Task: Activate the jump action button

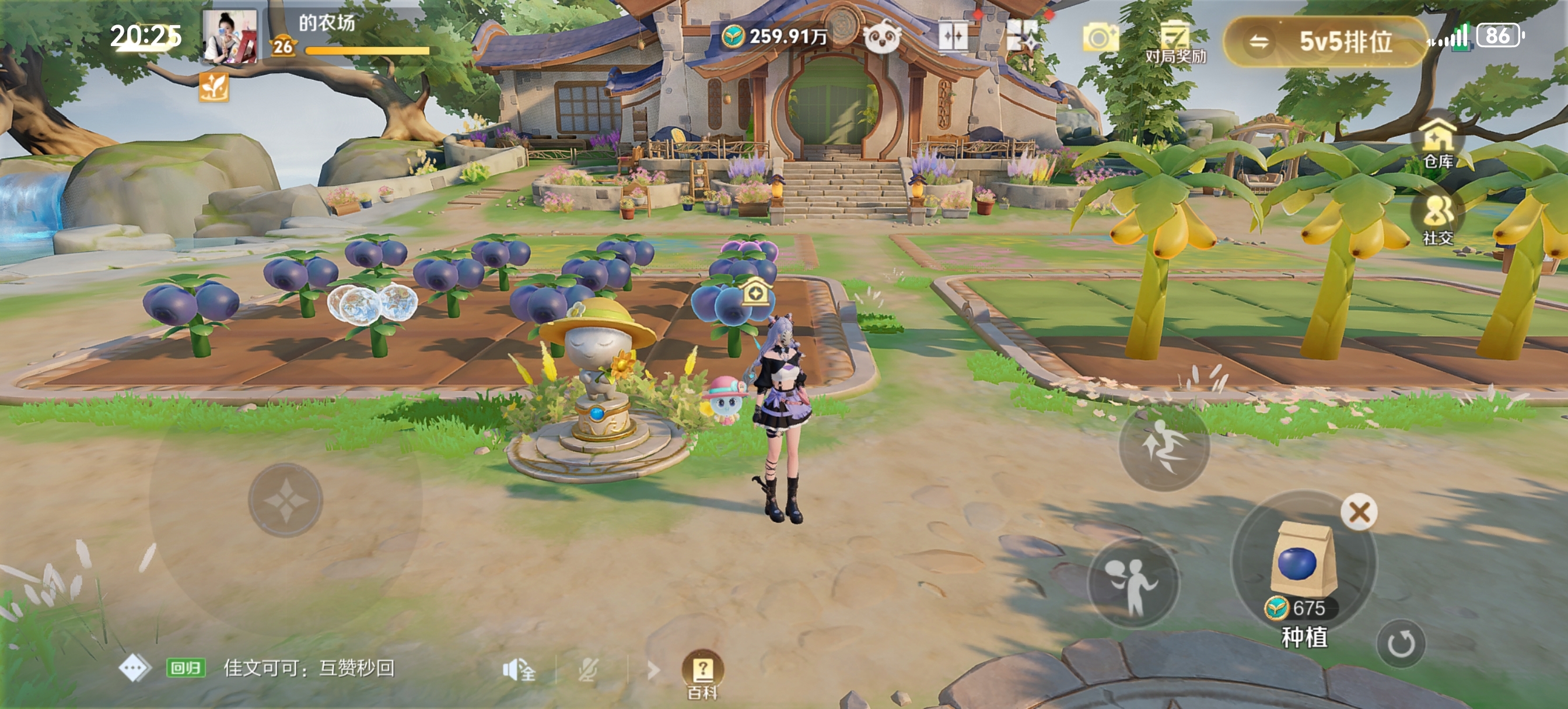Action: coord(1163,448)
